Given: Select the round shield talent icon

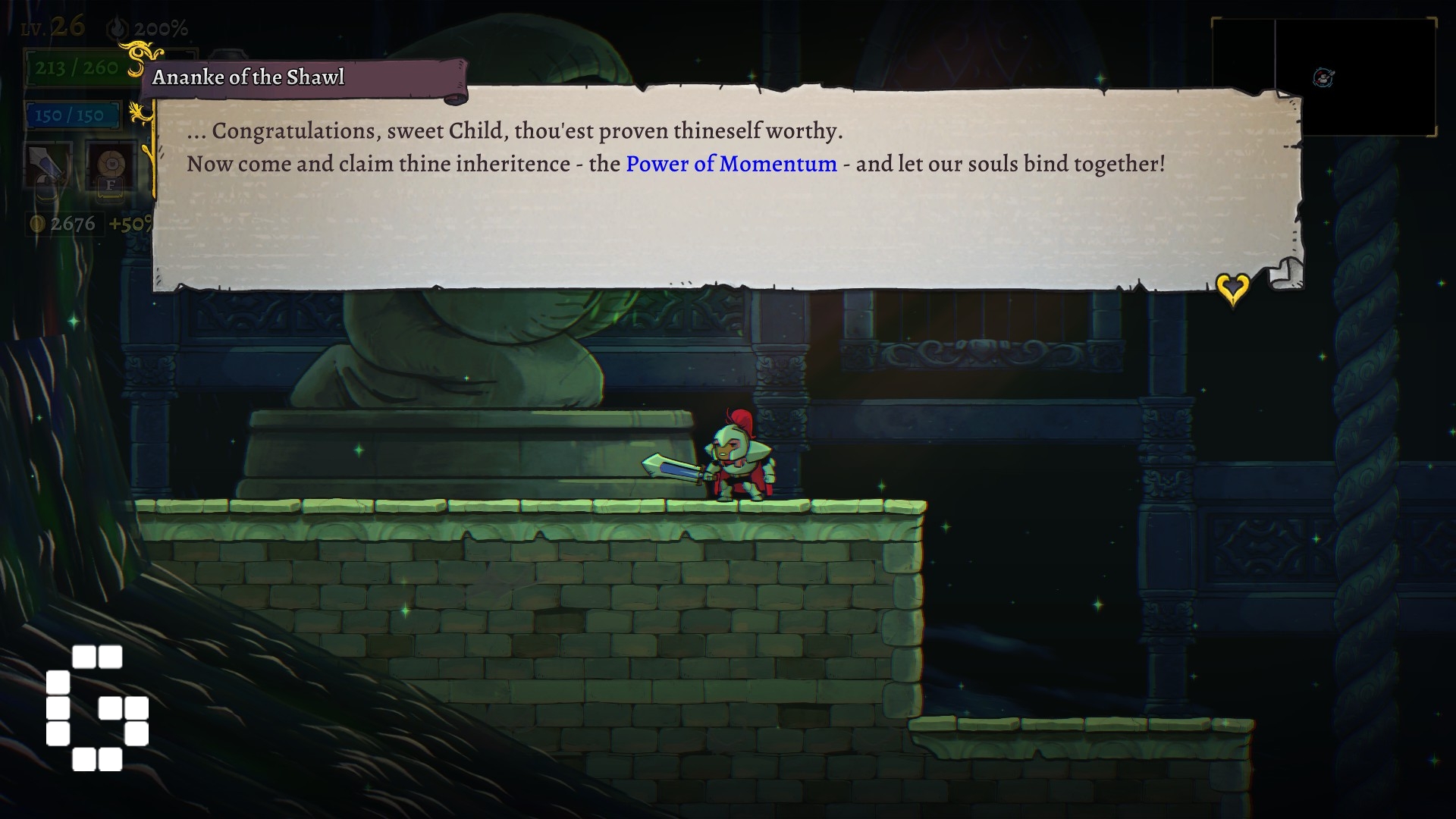Looking at the screenshot, I should [111, 165].
